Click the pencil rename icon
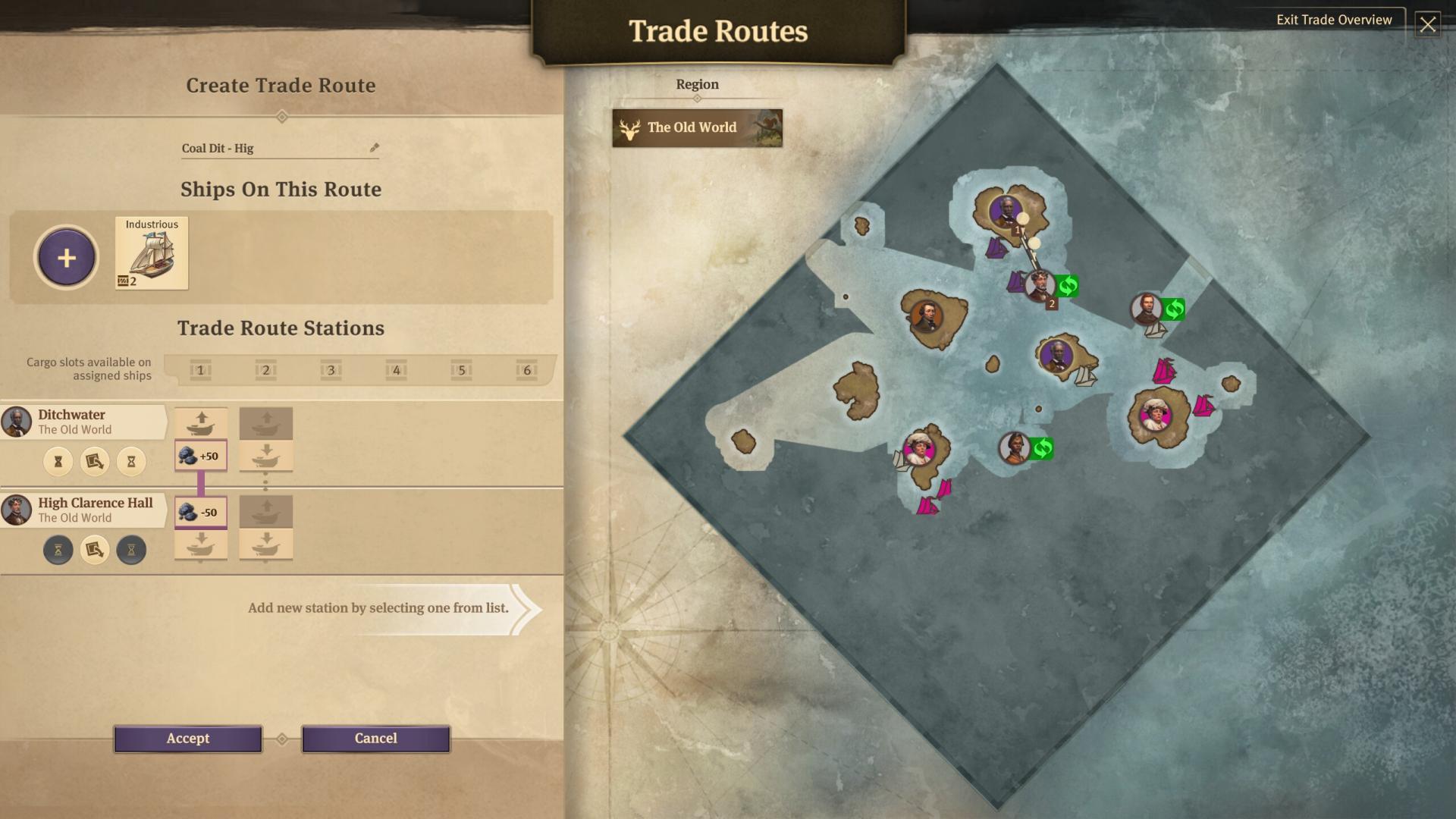Image resolution: width=1456 pixels, height=819 pixels. coord(374,148)
